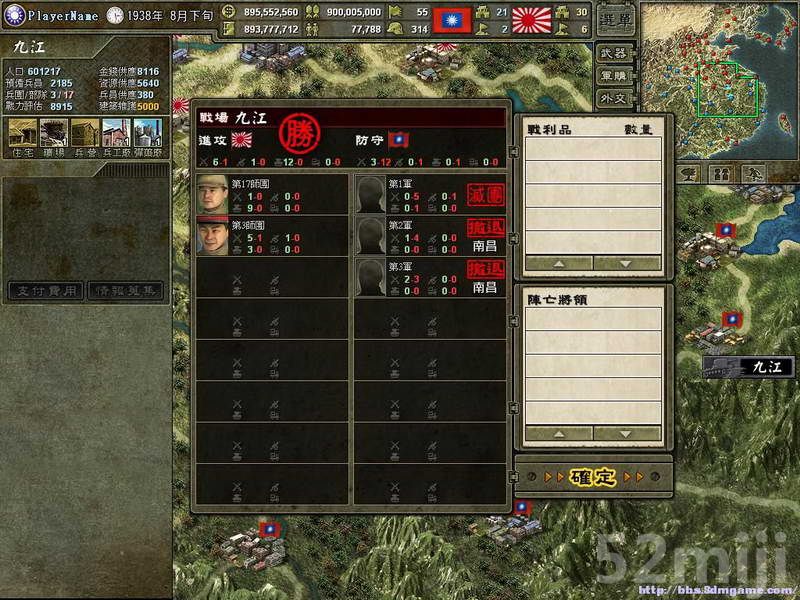Select the 第3師團 attacker unit row

271,235
